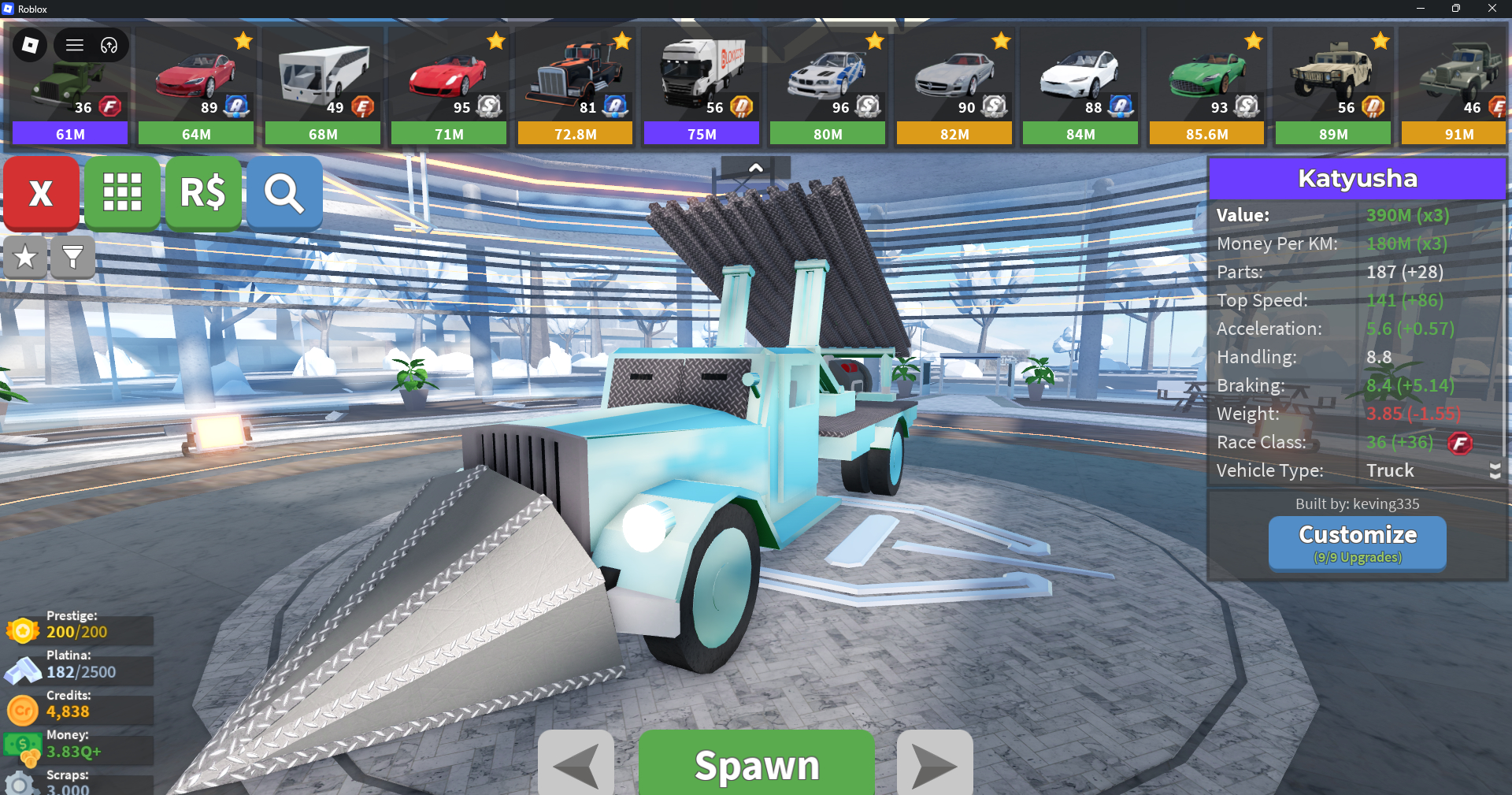Choose the 72.8M semi truck thumbnail
Screen dimensions: 1512x795
tap(575, 87)
